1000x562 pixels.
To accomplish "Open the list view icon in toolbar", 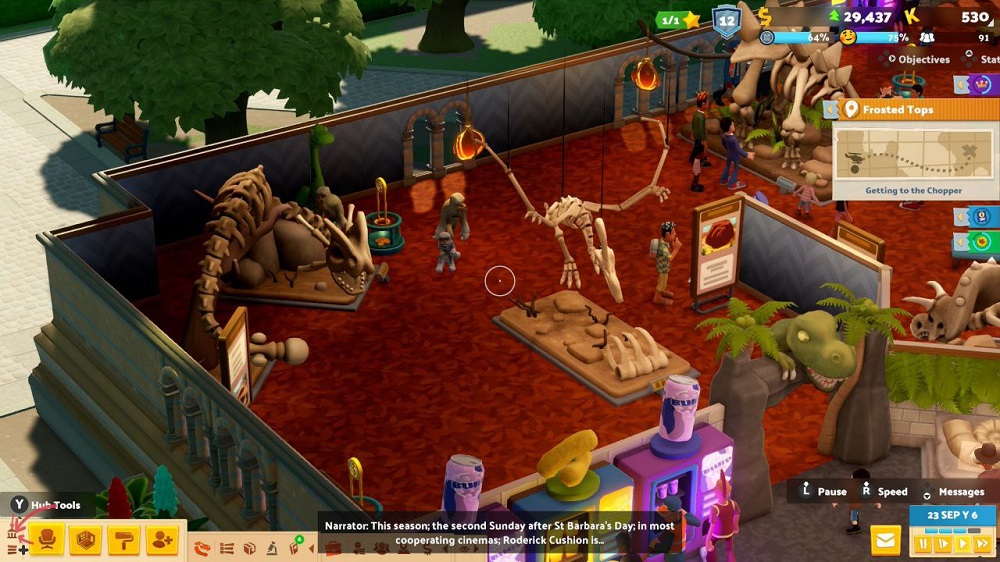I will (x=226, y=548).
